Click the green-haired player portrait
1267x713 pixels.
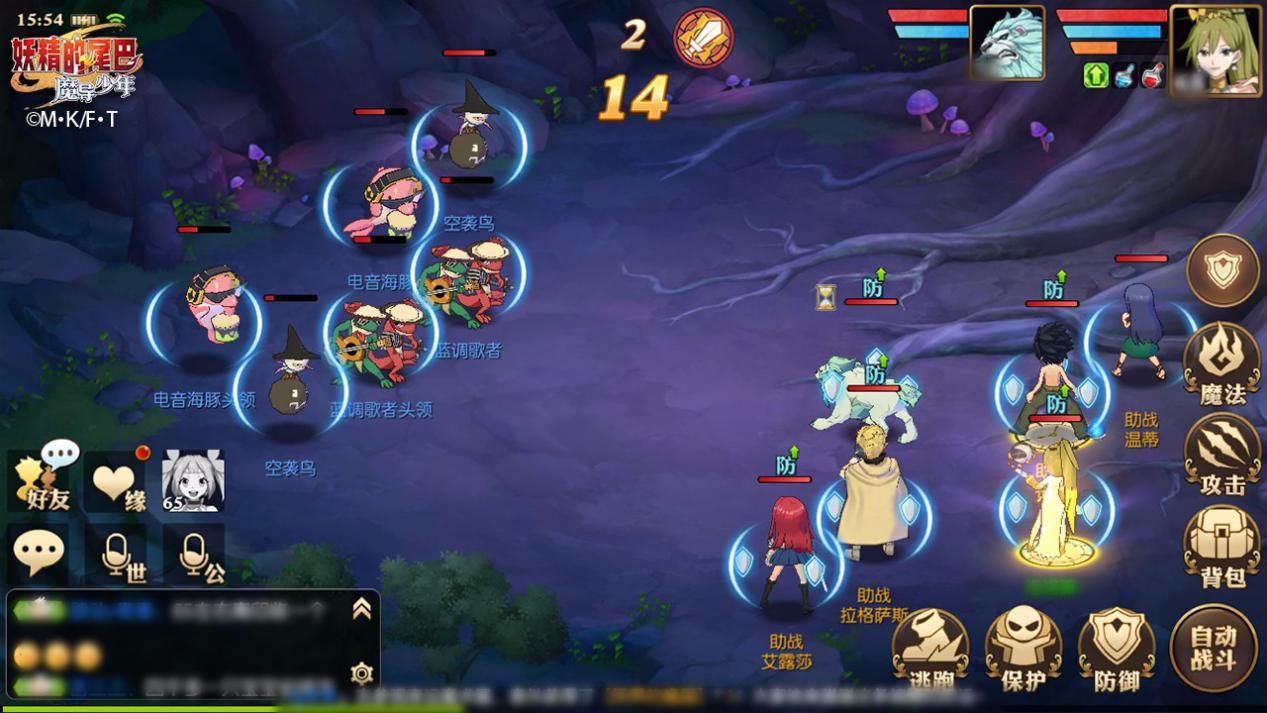point(1214,48)
